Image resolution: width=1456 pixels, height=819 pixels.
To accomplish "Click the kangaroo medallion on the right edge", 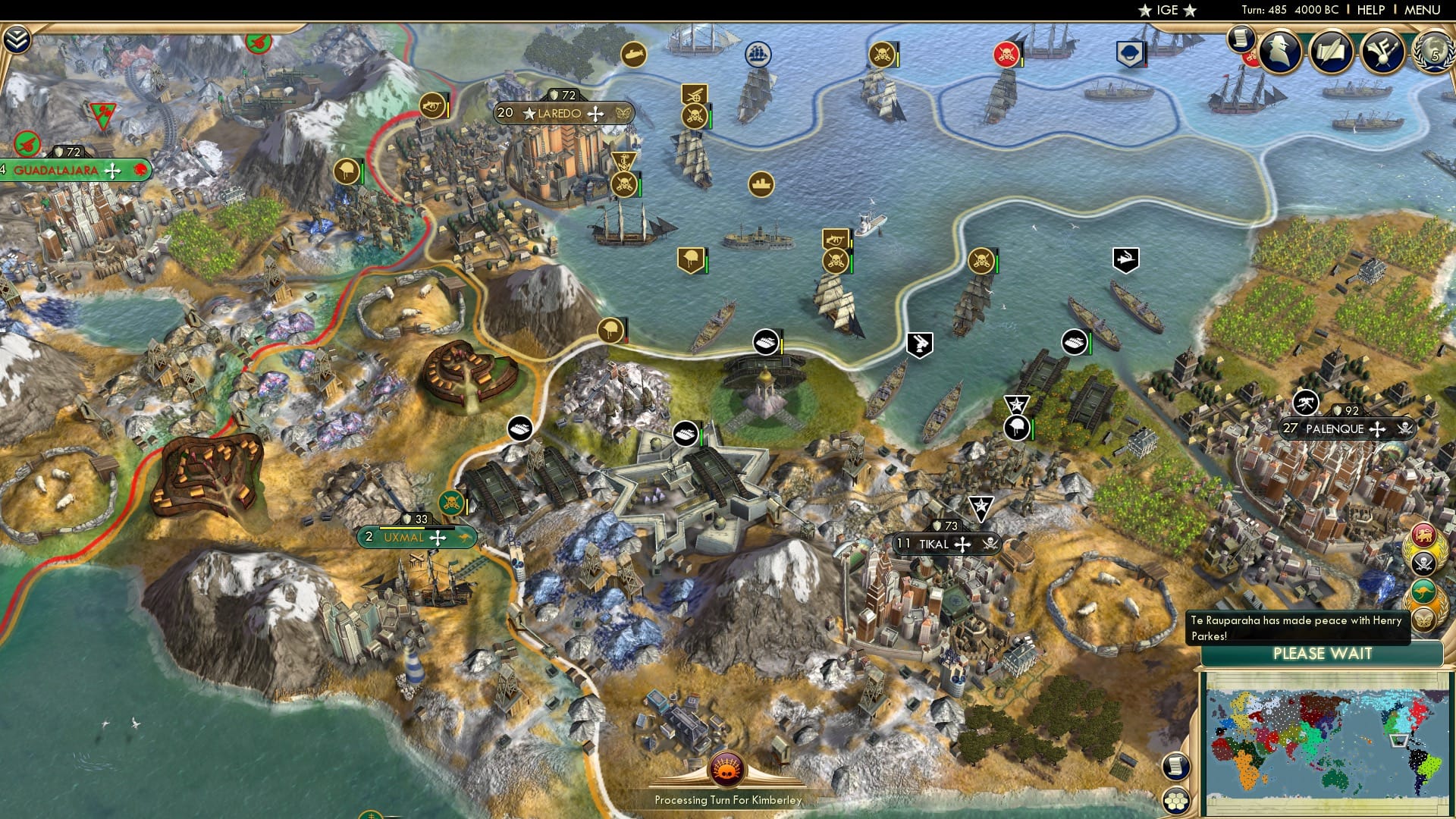I will click(1423, 590).
